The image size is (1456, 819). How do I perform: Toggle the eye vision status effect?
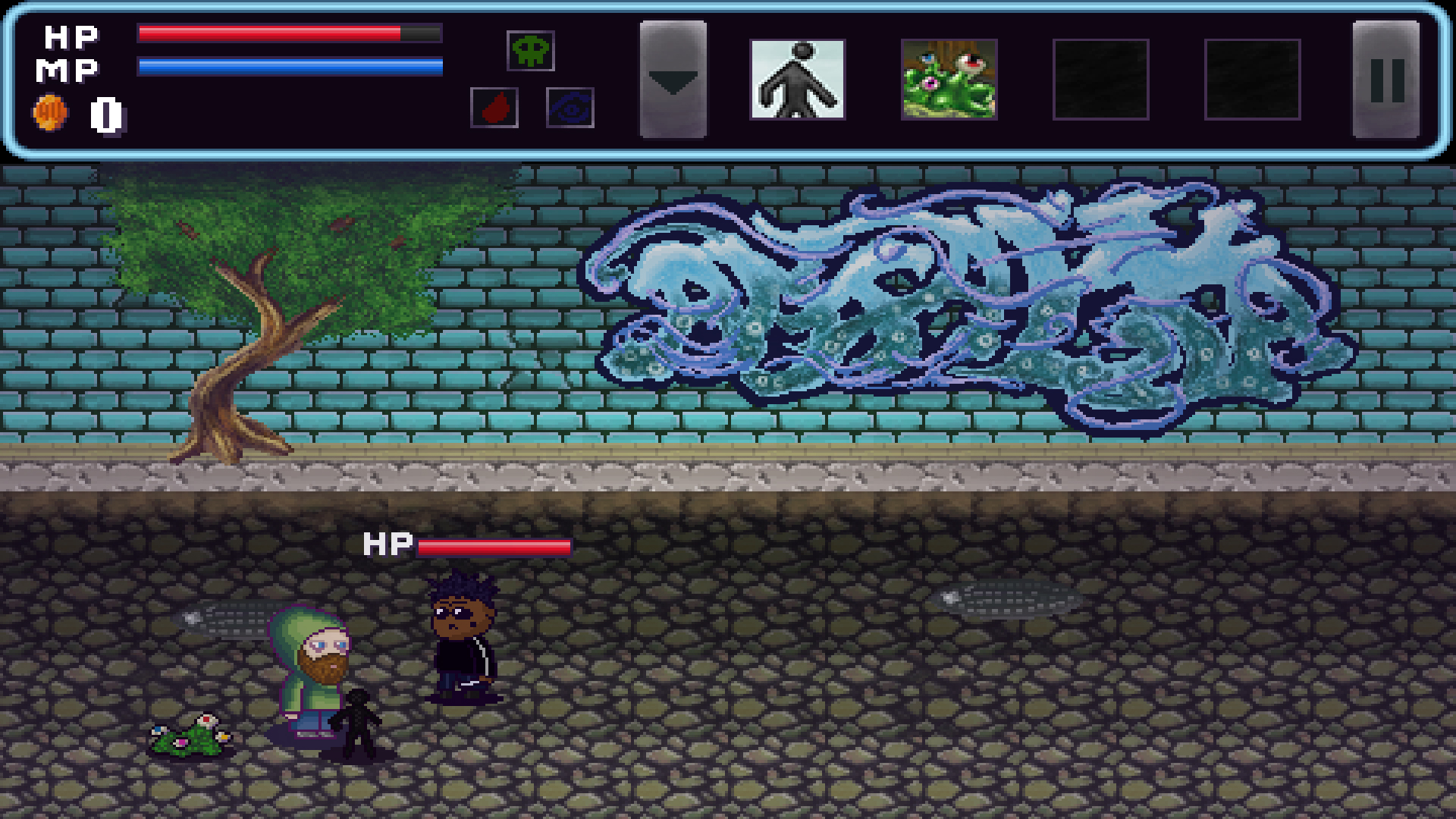click(570, 106)
